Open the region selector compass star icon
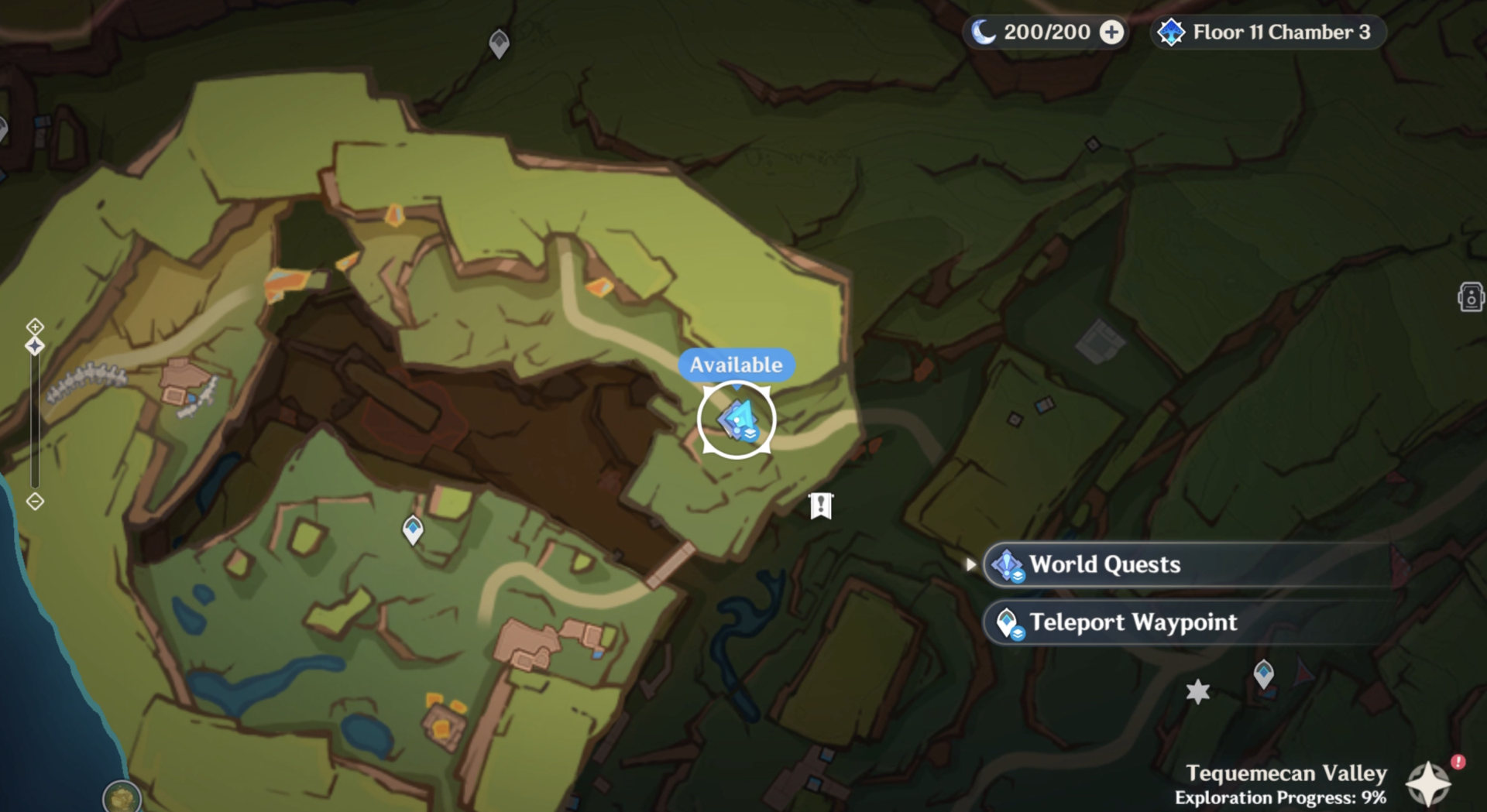The width and height of the screenshot is (1487, 812). point(1428,783)
